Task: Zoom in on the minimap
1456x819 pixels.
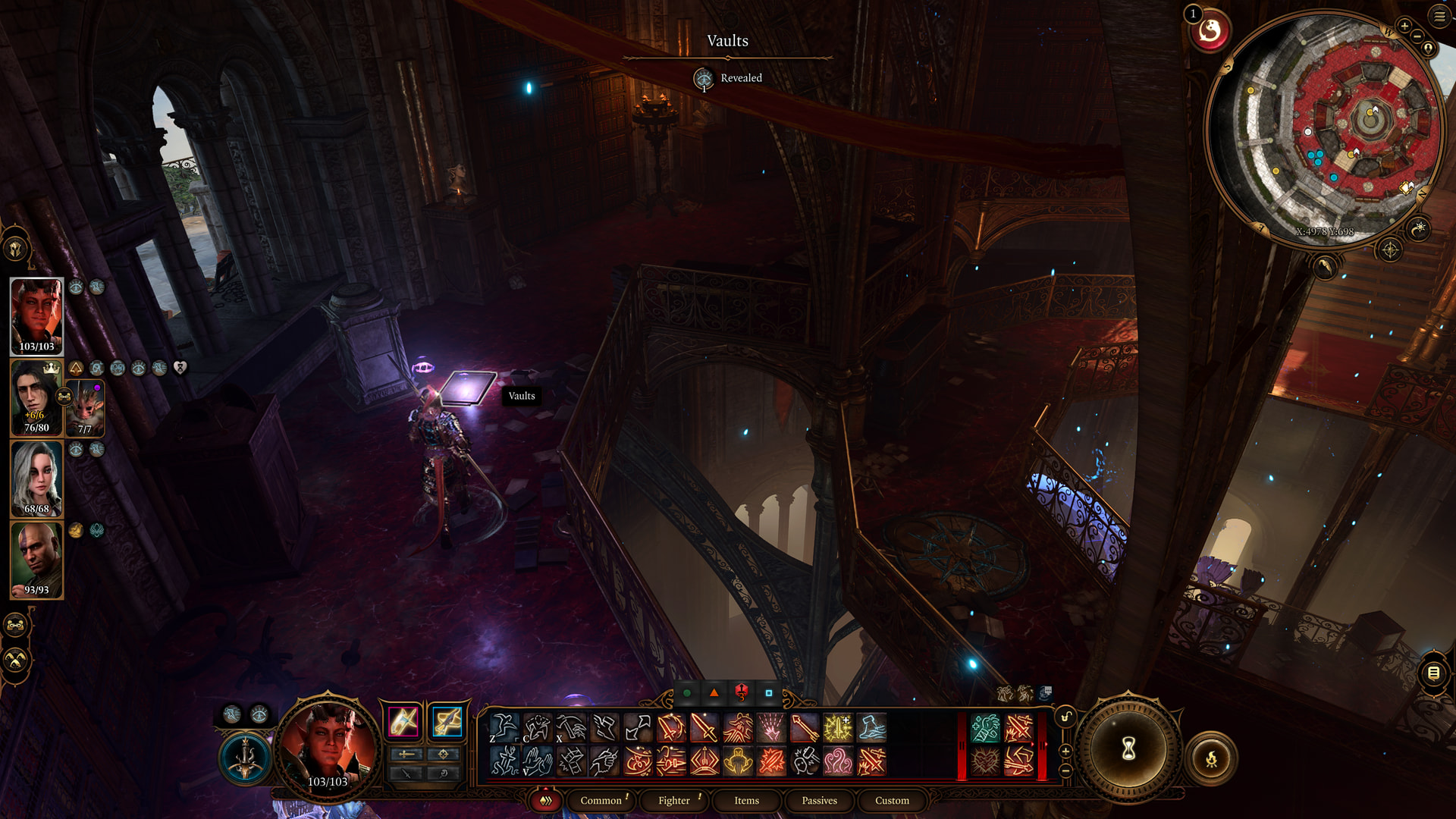Action: pyautogui.click(x=1404, y=26)
